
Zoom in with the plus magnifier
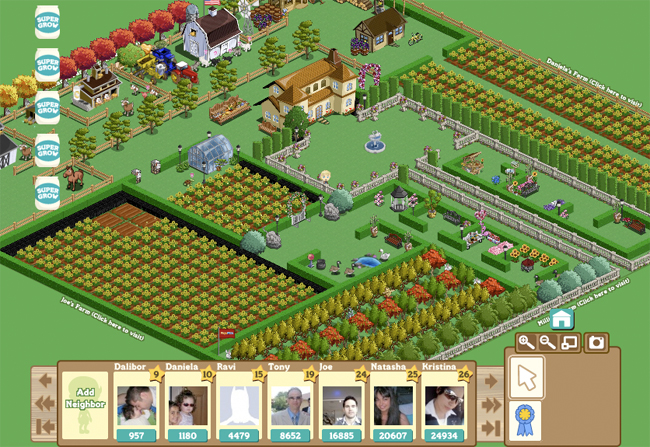(x=525, y=343)
